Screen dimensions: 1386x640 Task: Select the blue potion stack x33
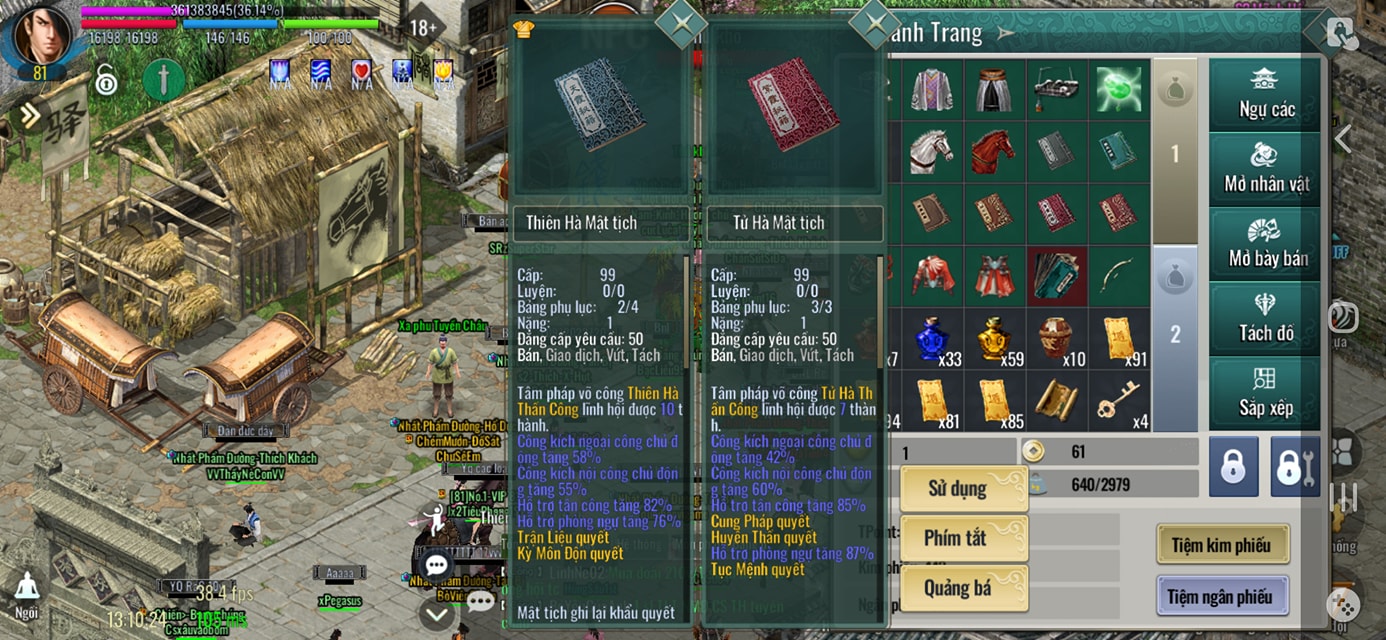tap(932, 339)
